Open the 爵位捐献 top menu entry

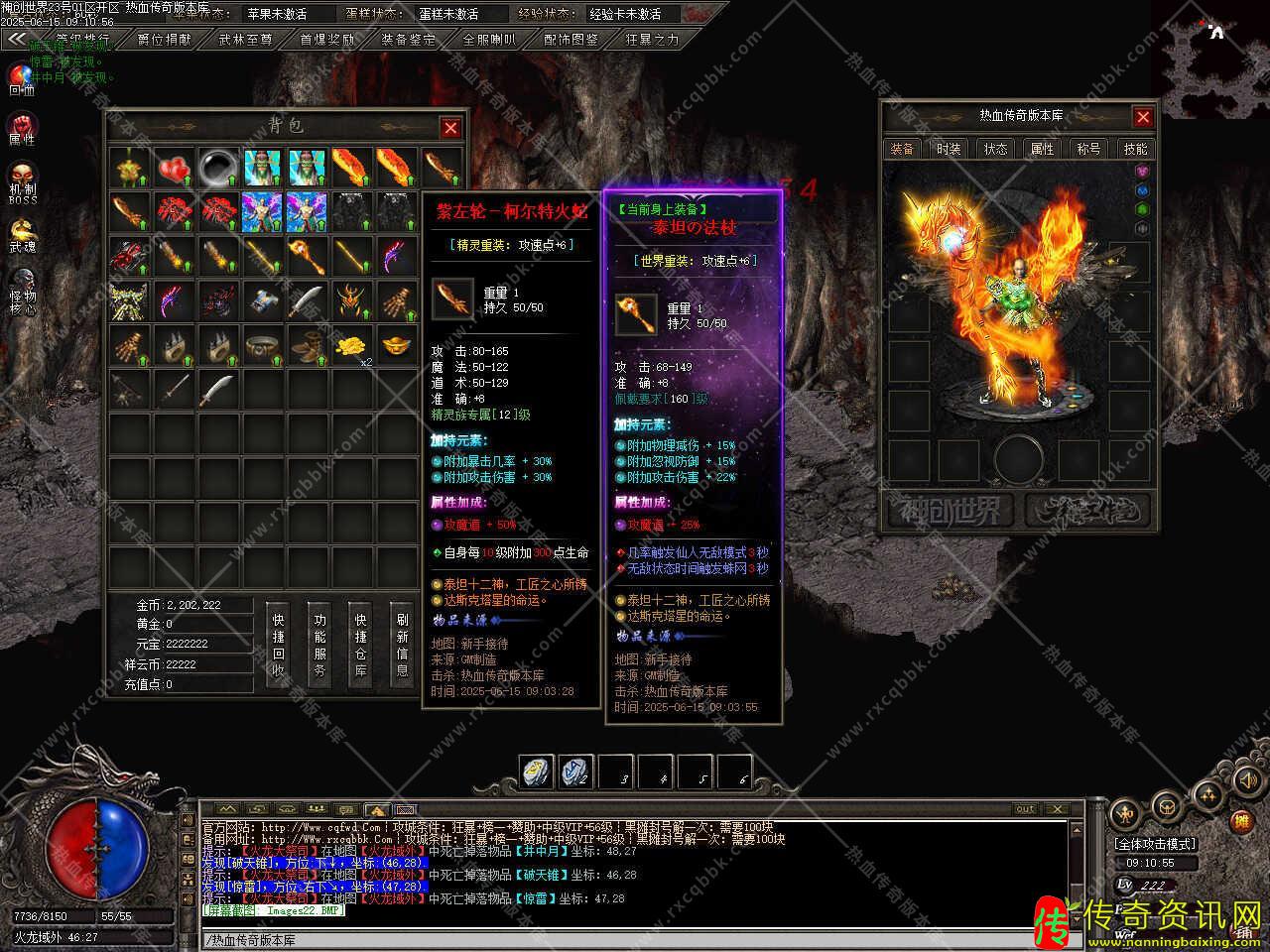165,40
